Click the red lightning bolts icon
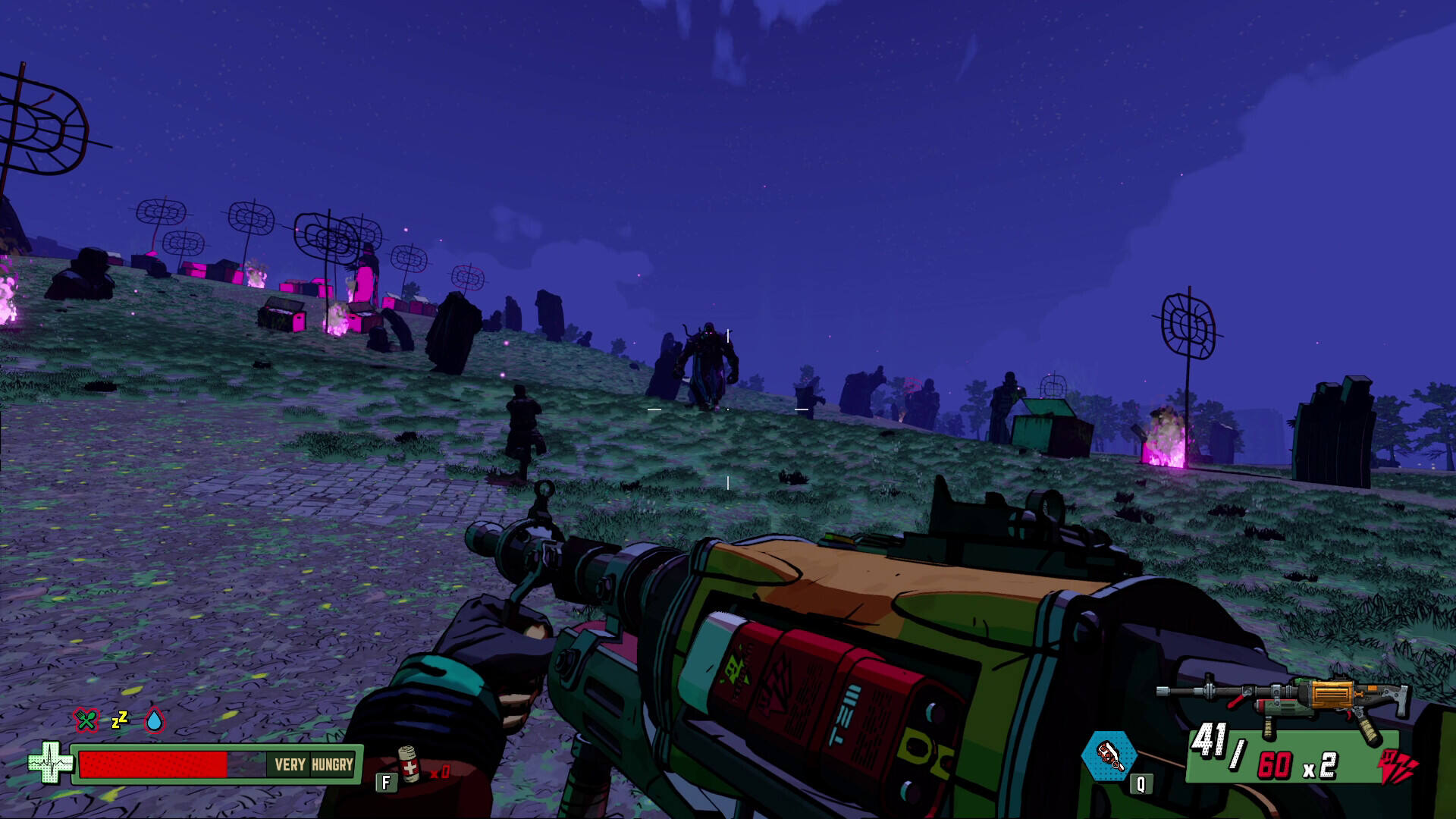The width and height of the screenshot is (1456, 819). 1397,767
